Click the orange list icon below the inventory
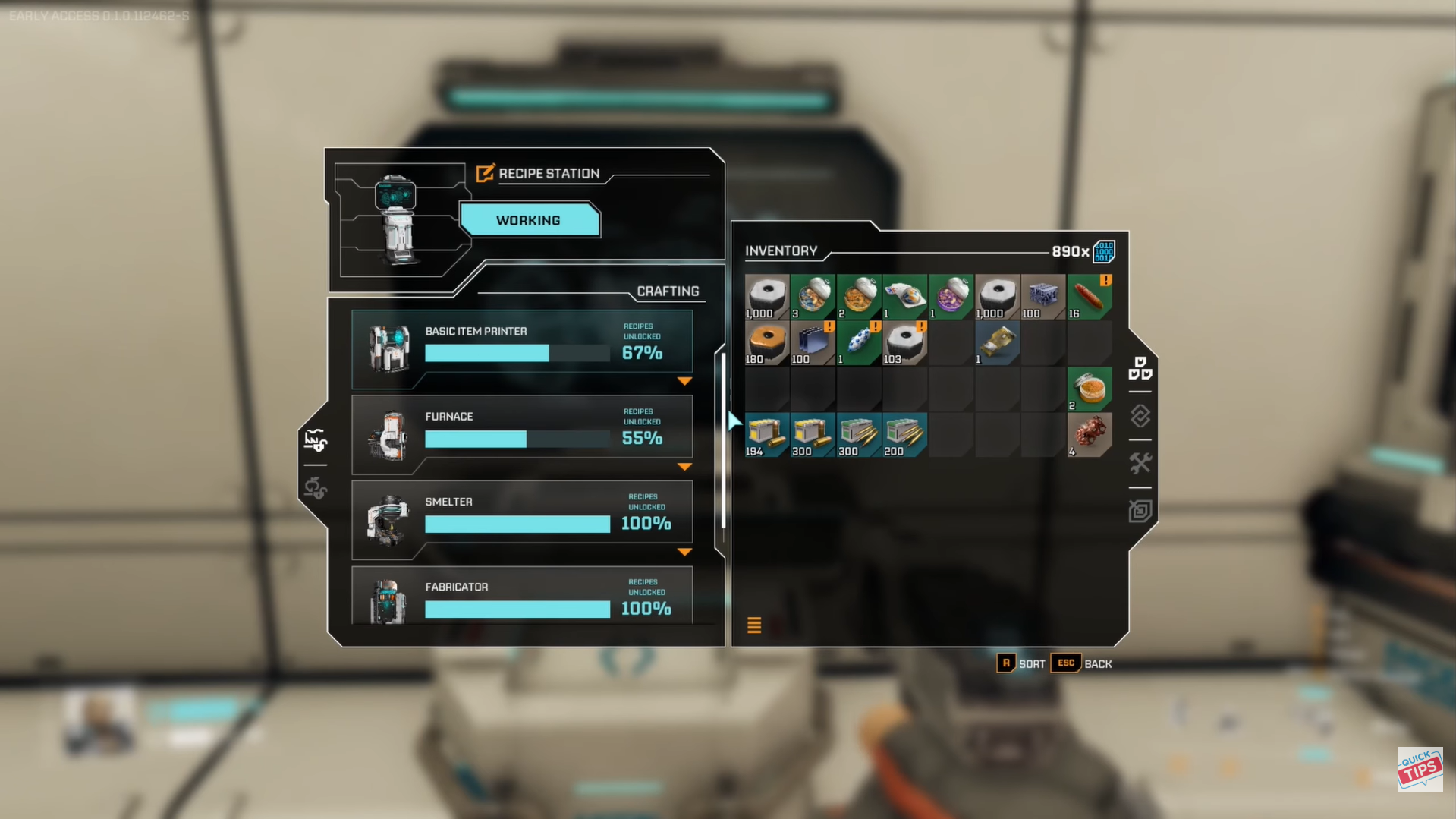The height and width of the screenshot is (819, 1456). click(754, 625)
